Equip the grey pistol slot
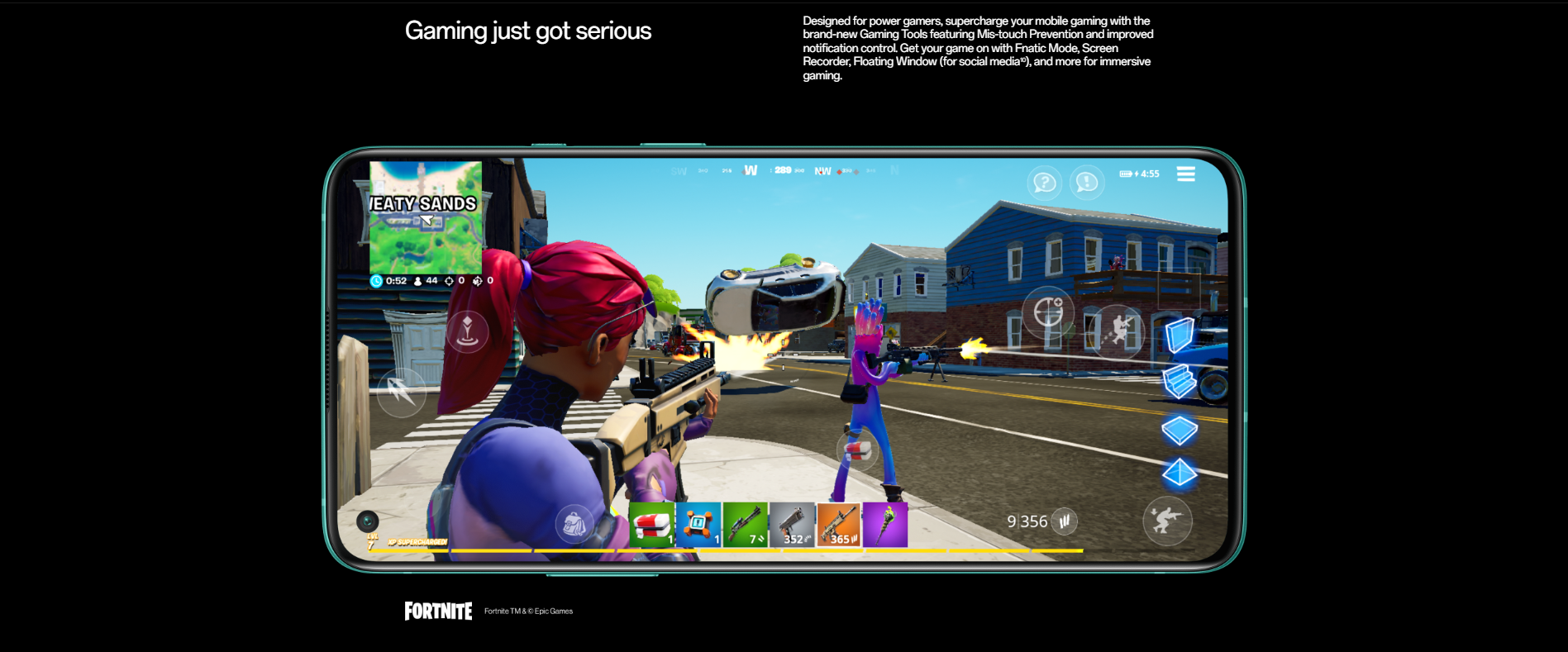 pos(792,525)
